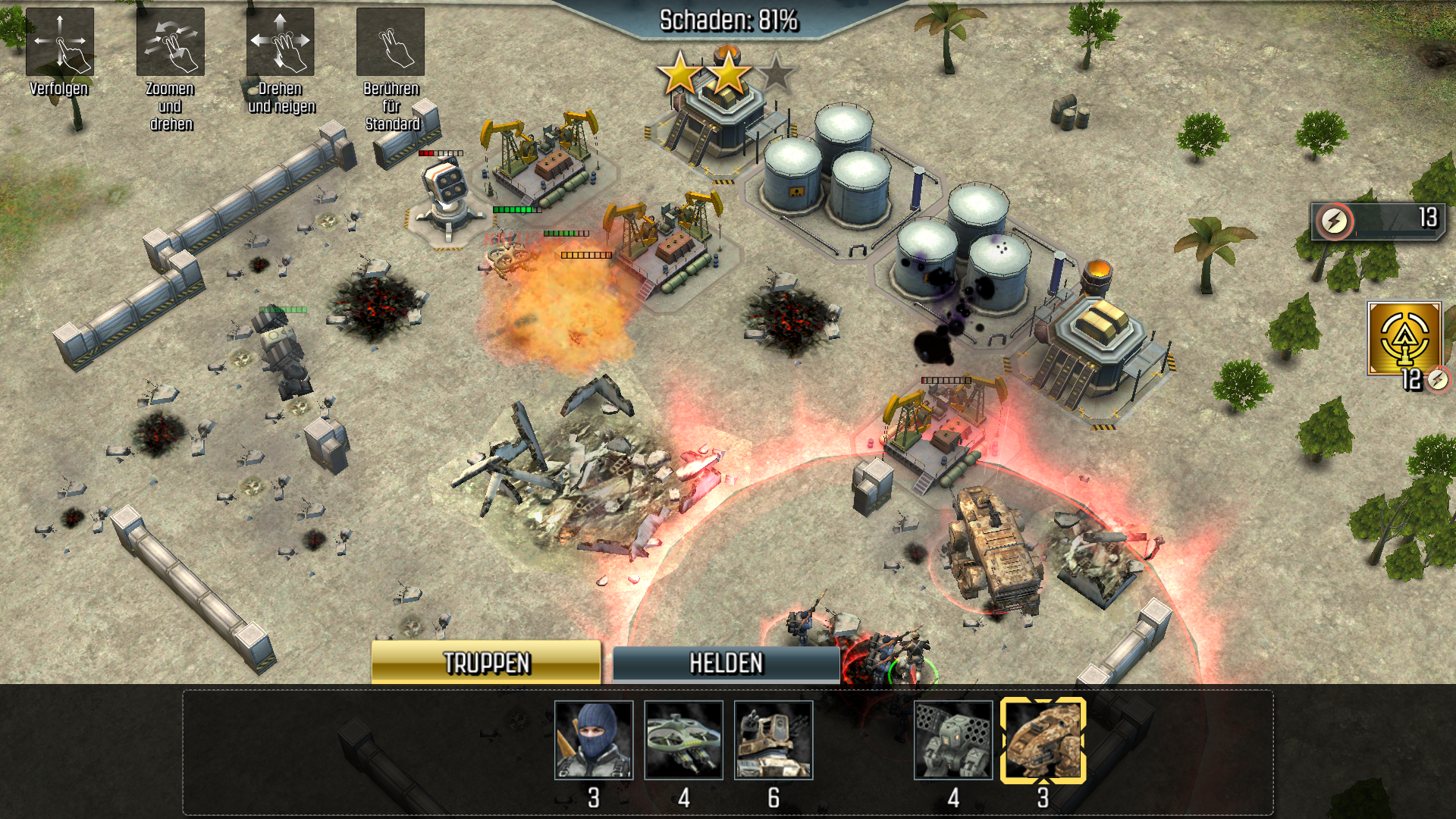
Task: Select the grey mech troop slot
Action: (953, 740)
